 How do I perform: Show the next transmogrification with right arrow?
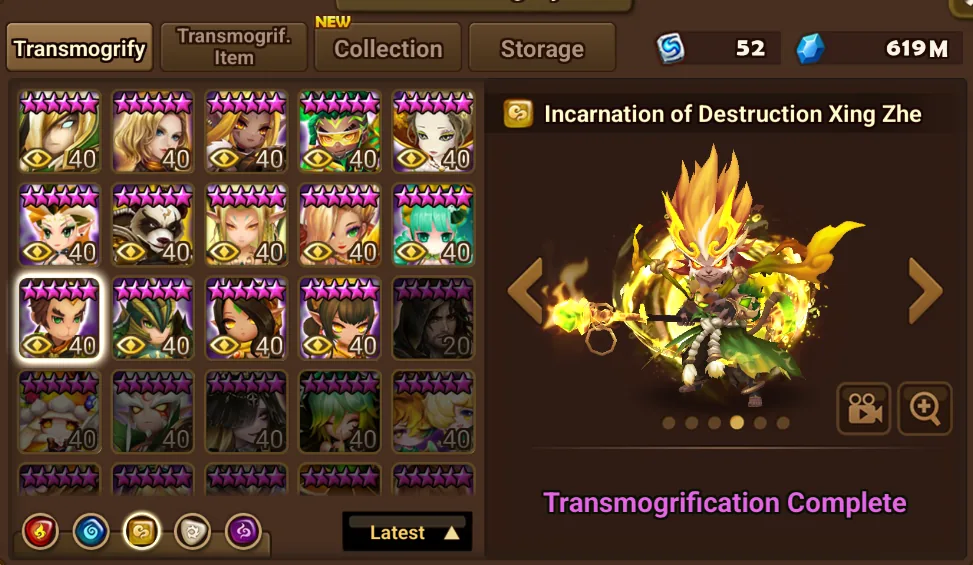tap(925, 290)
